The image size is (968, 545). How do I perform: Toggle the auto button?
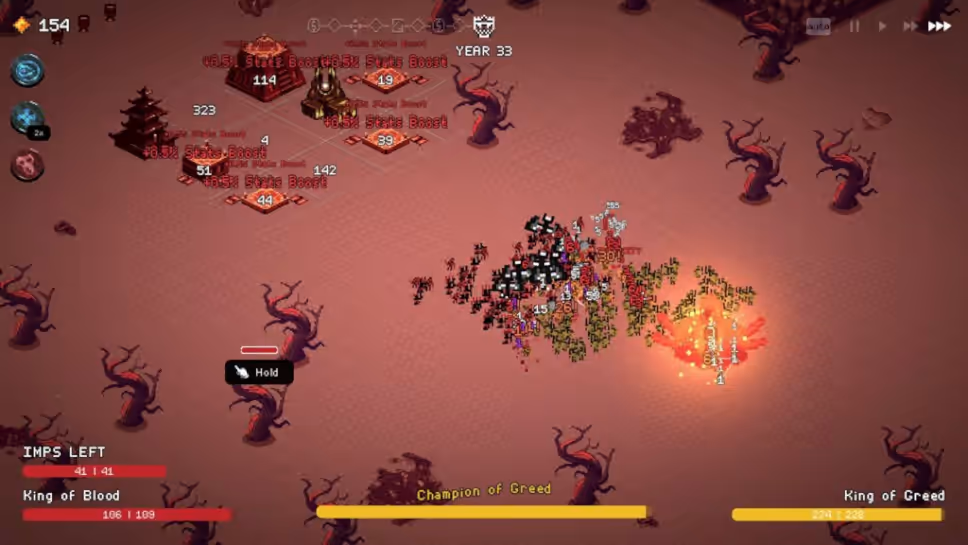click(x=818, y=27)
